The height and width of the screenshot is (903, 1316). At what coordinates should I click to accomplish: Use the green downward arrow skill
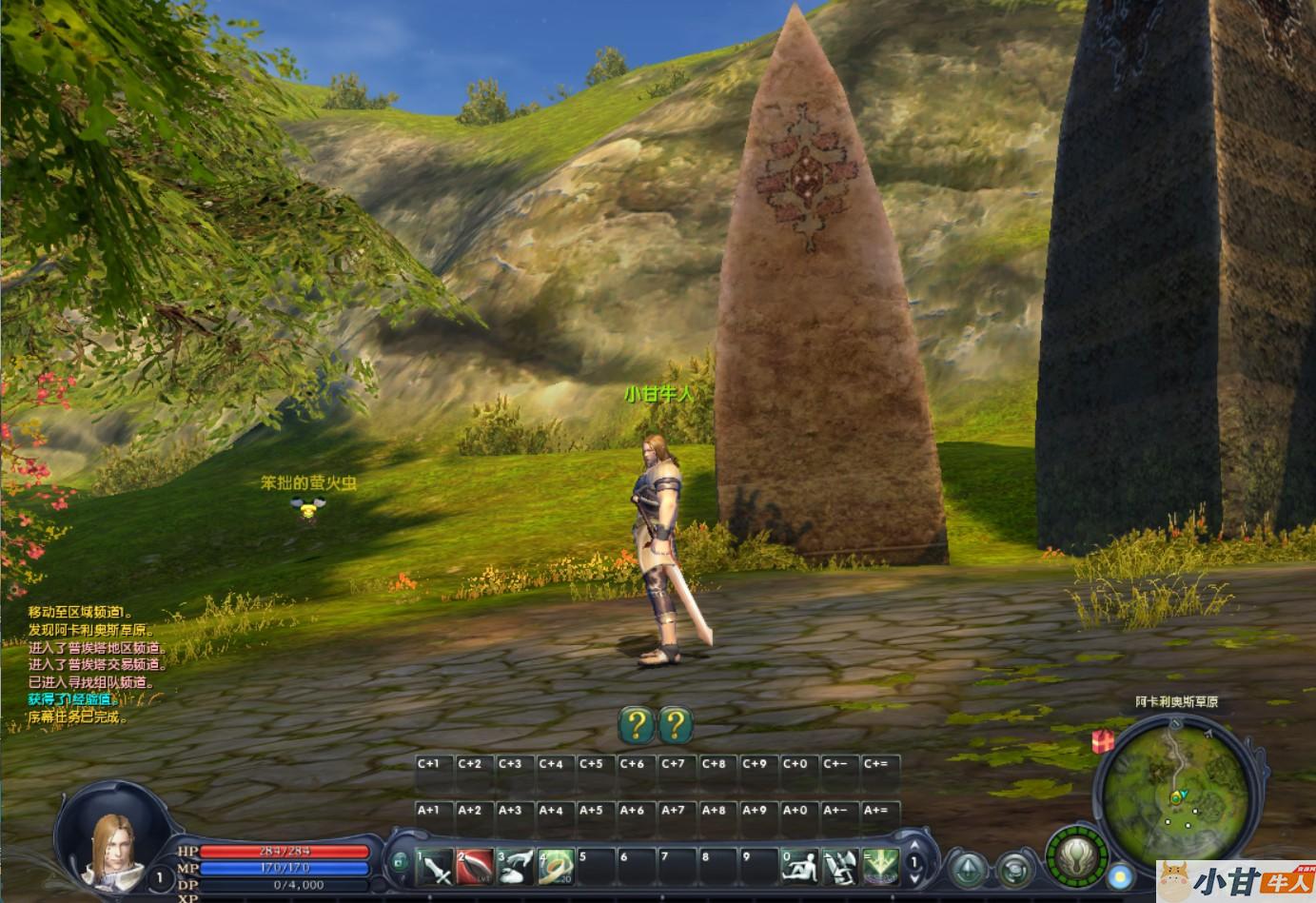tap(881, 867)
